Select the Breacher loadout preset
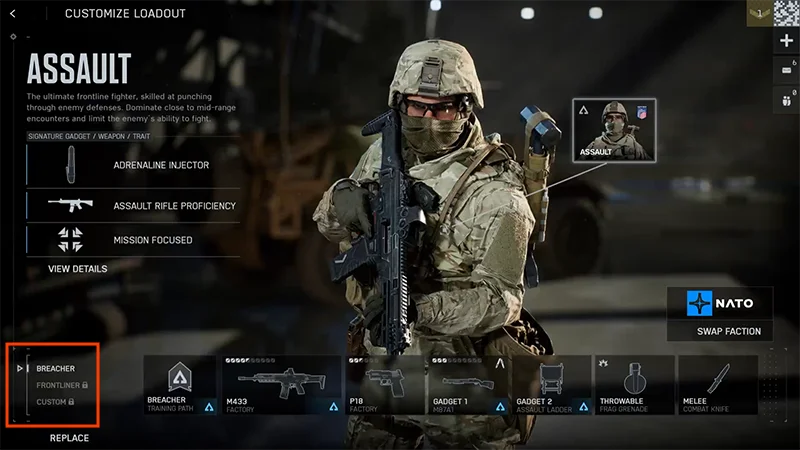This screenshot has height=450, width=800. tap(55, 368)
